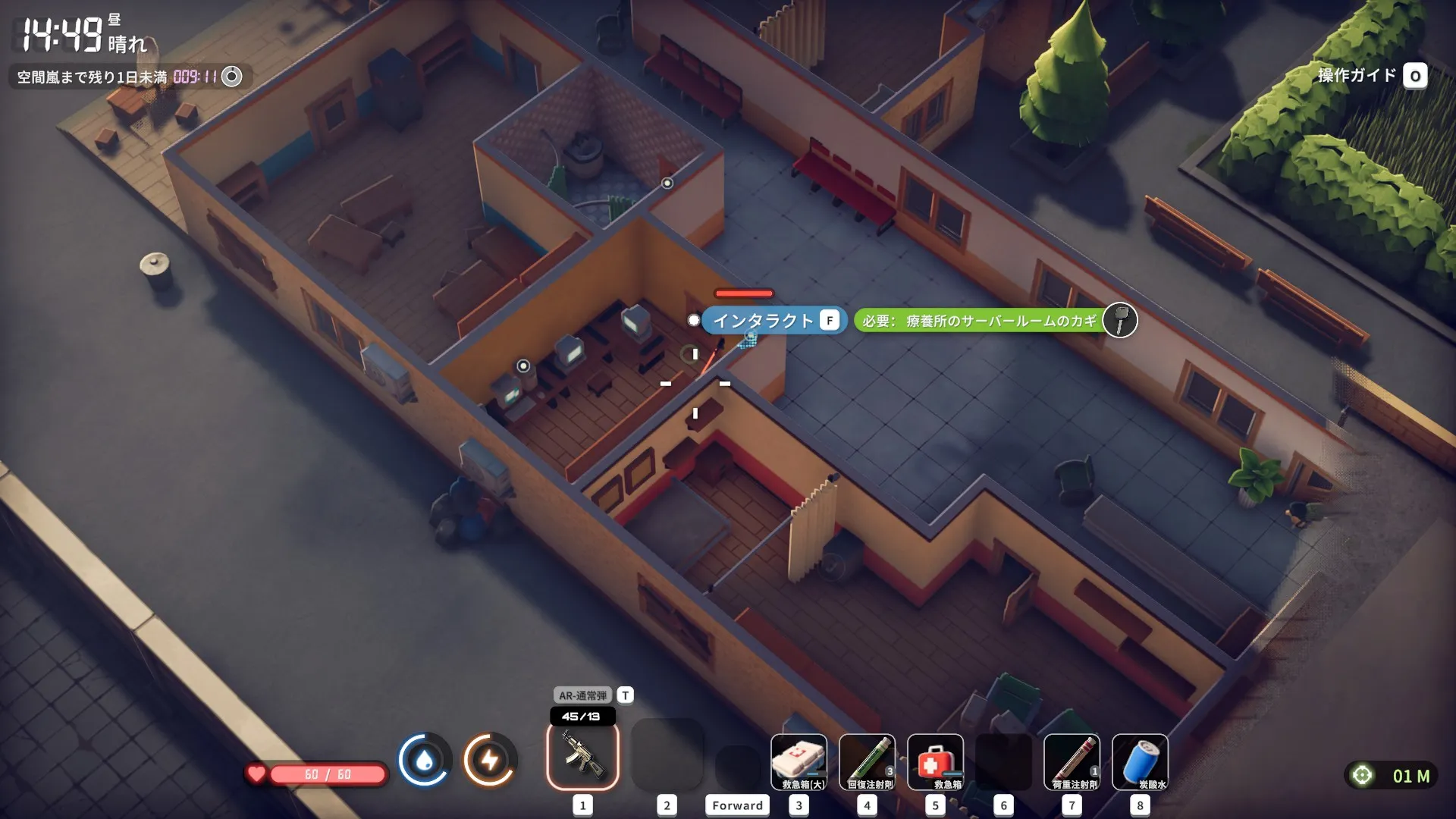Click the server room key requirement icon
The image size is (1456, 819).
(x=1119, y=320)
